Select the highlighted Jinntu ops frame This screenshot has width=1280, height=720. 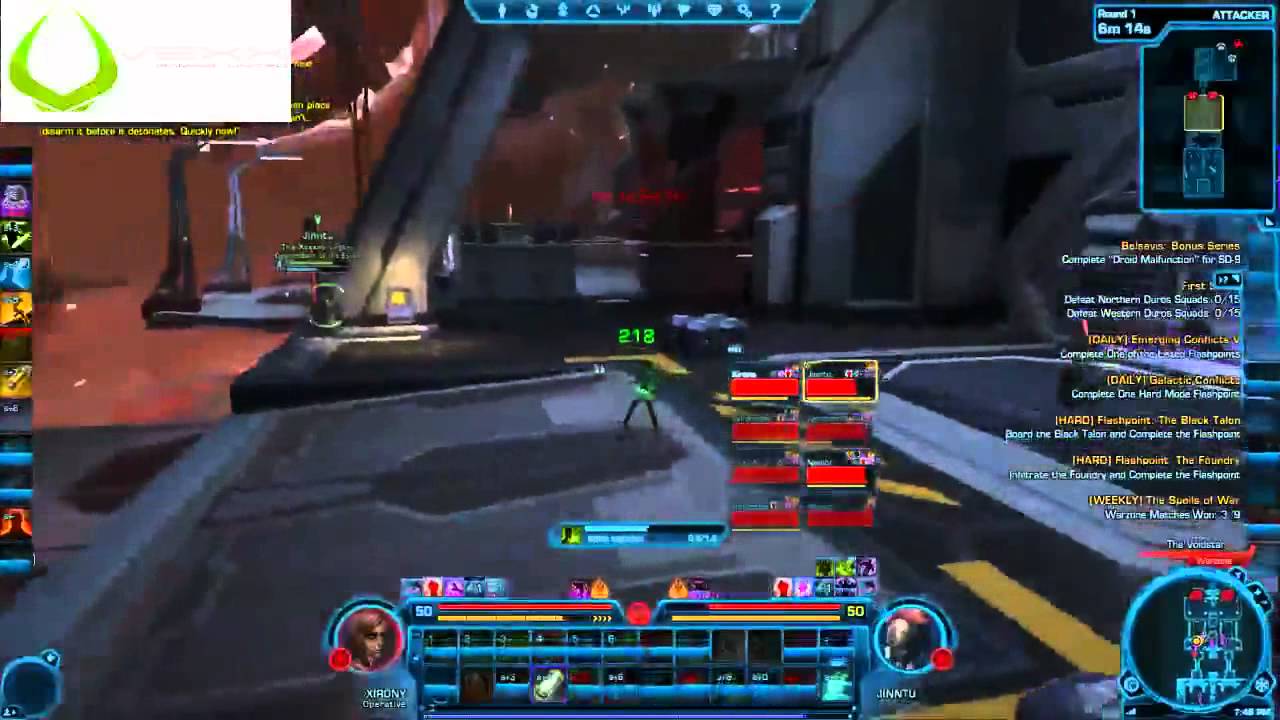coord(840,383)
